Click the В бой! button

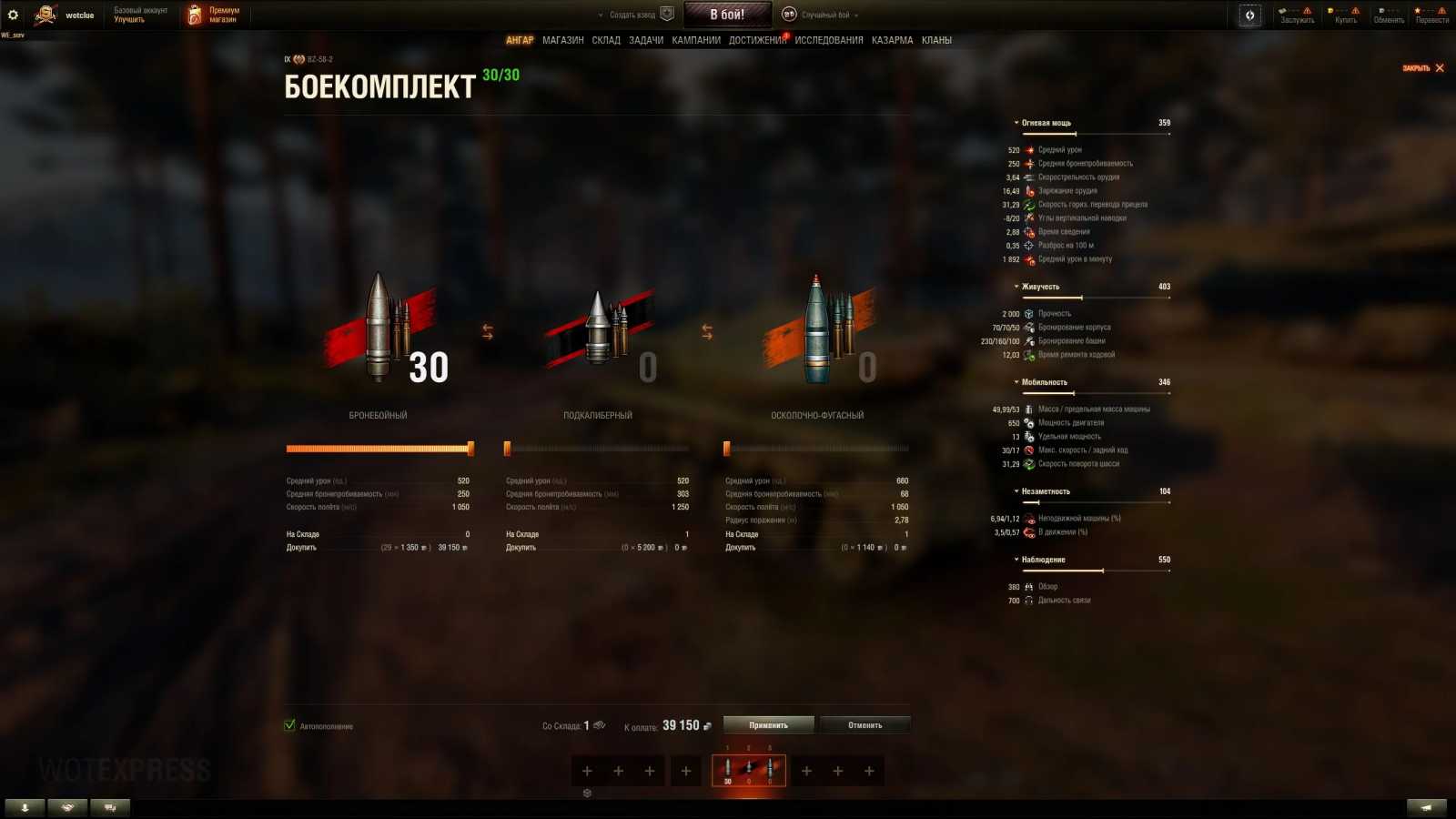tap(727, 13)
